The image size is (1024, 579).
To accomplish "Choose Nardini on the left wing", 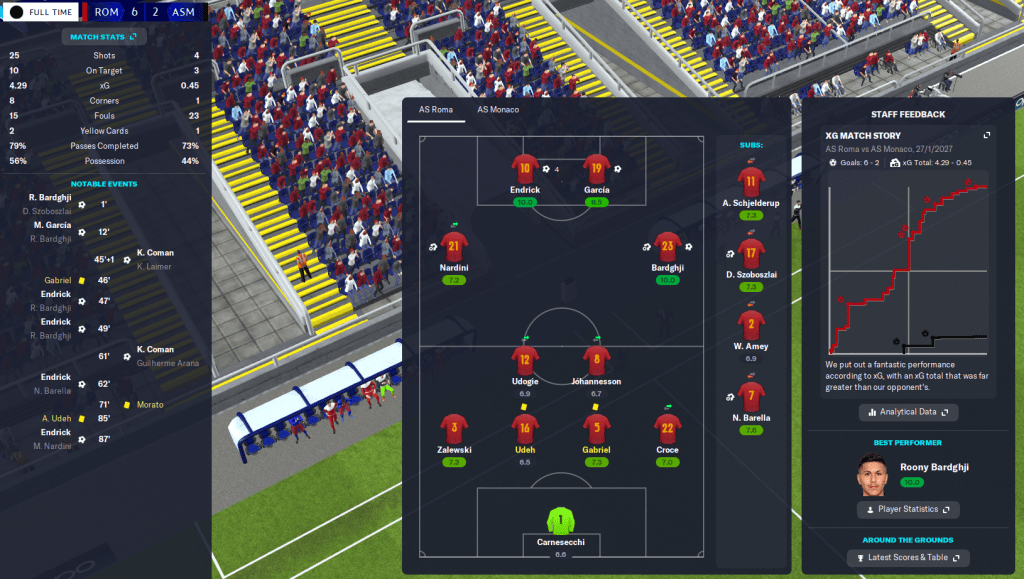I will [x=454, y=246].
